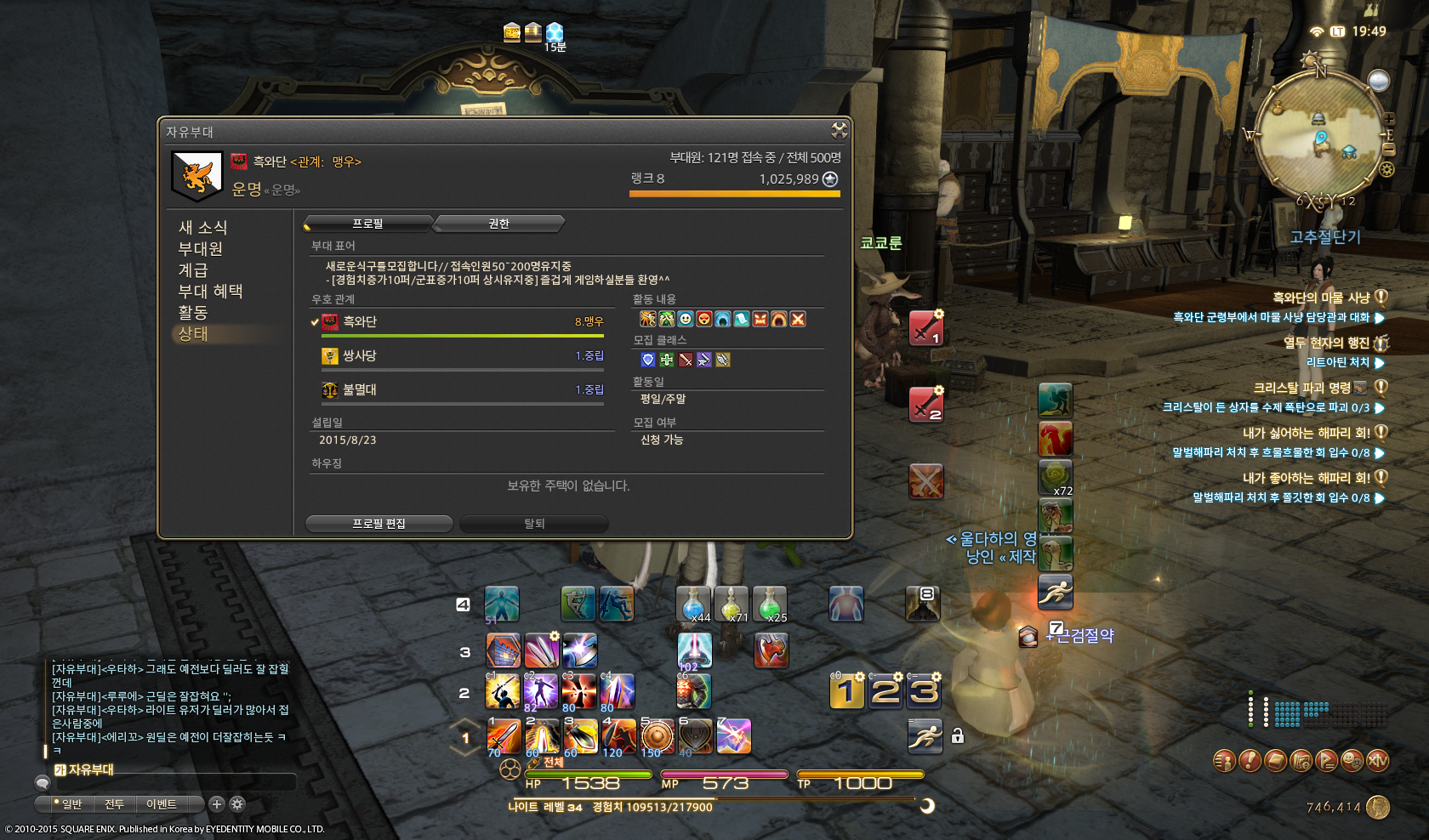
Task: Use the blue potion with 44 count
Action: tap(694, 604)
